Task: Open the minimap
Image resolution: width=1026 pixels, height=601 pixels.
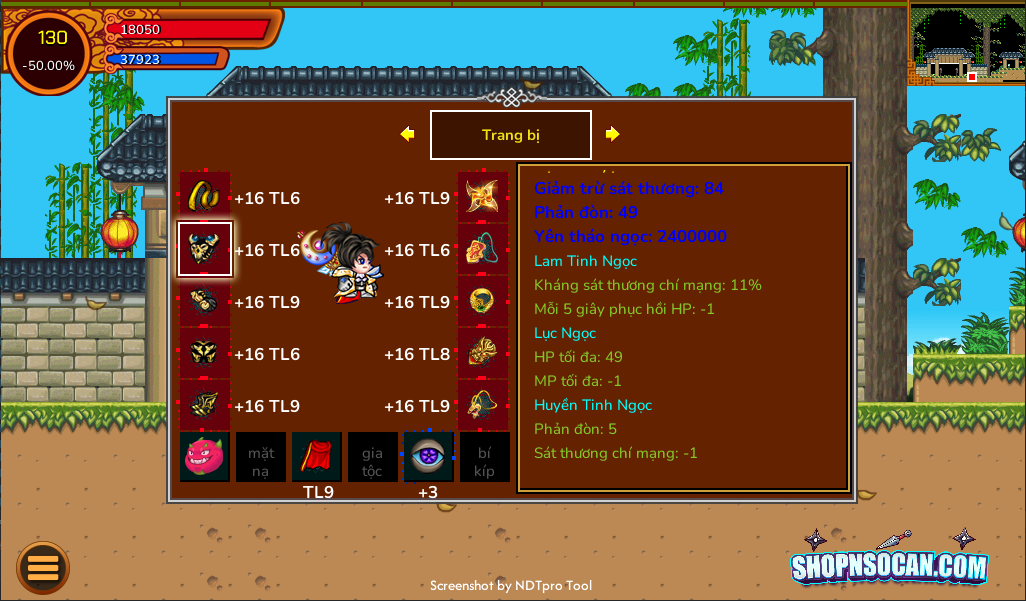Action: pos(966,43)
